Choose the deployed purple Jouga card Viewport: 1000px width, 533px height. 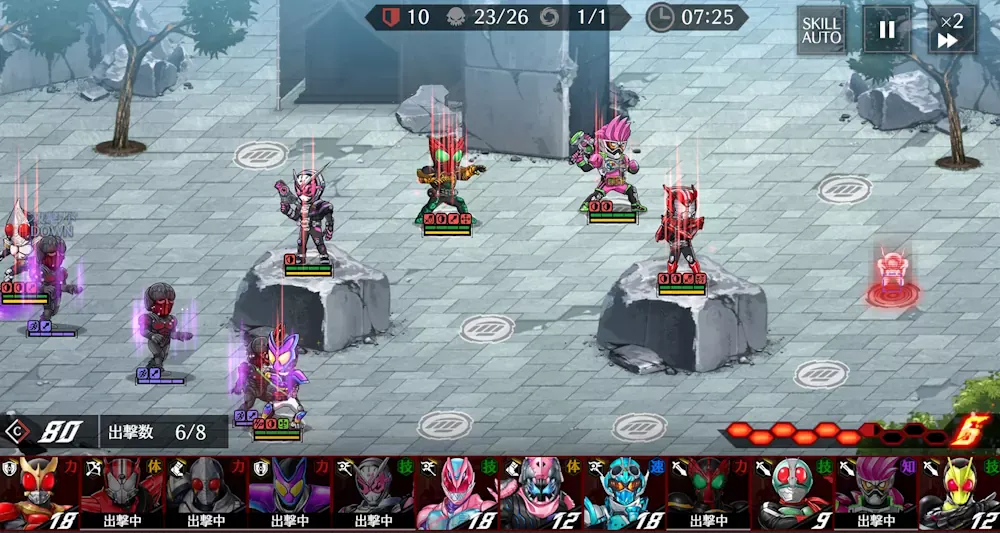(x=289, y=492)
